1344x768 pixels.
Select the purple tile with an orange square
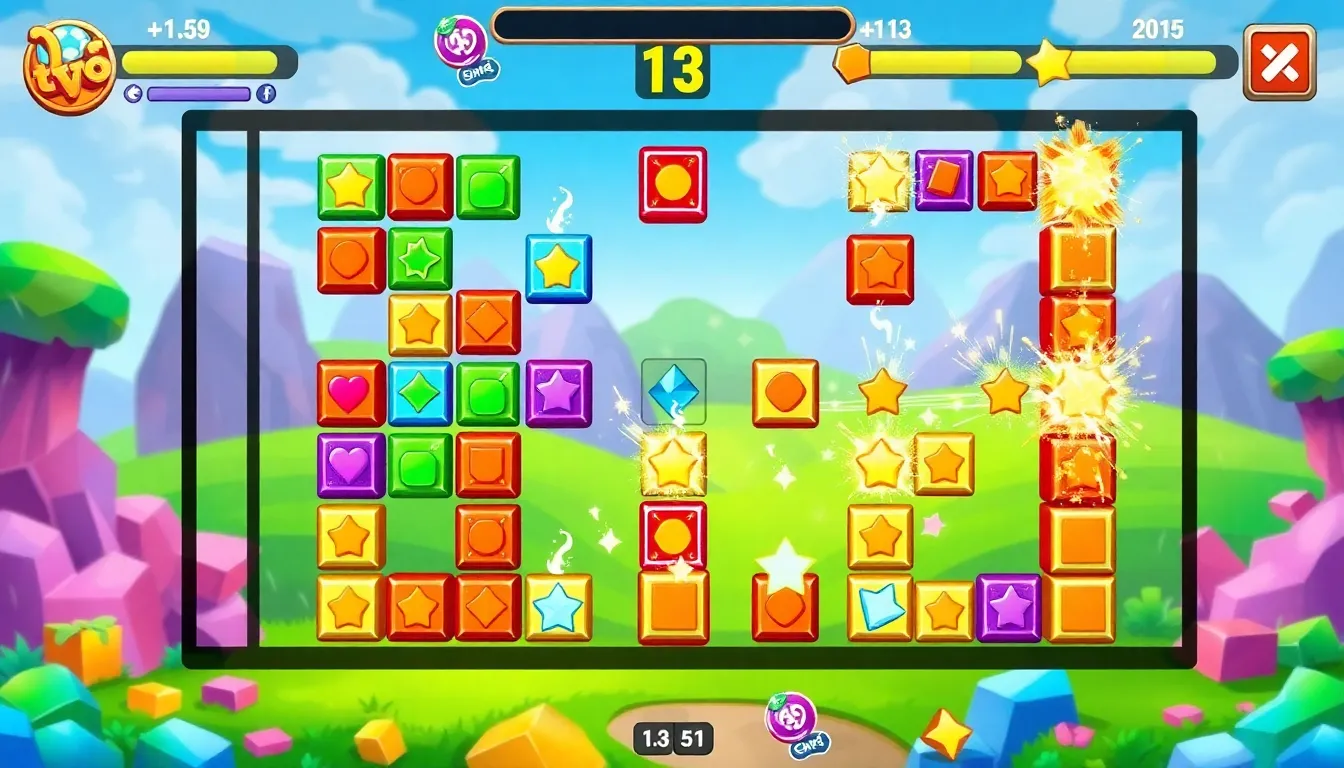[x=943, y=180]
